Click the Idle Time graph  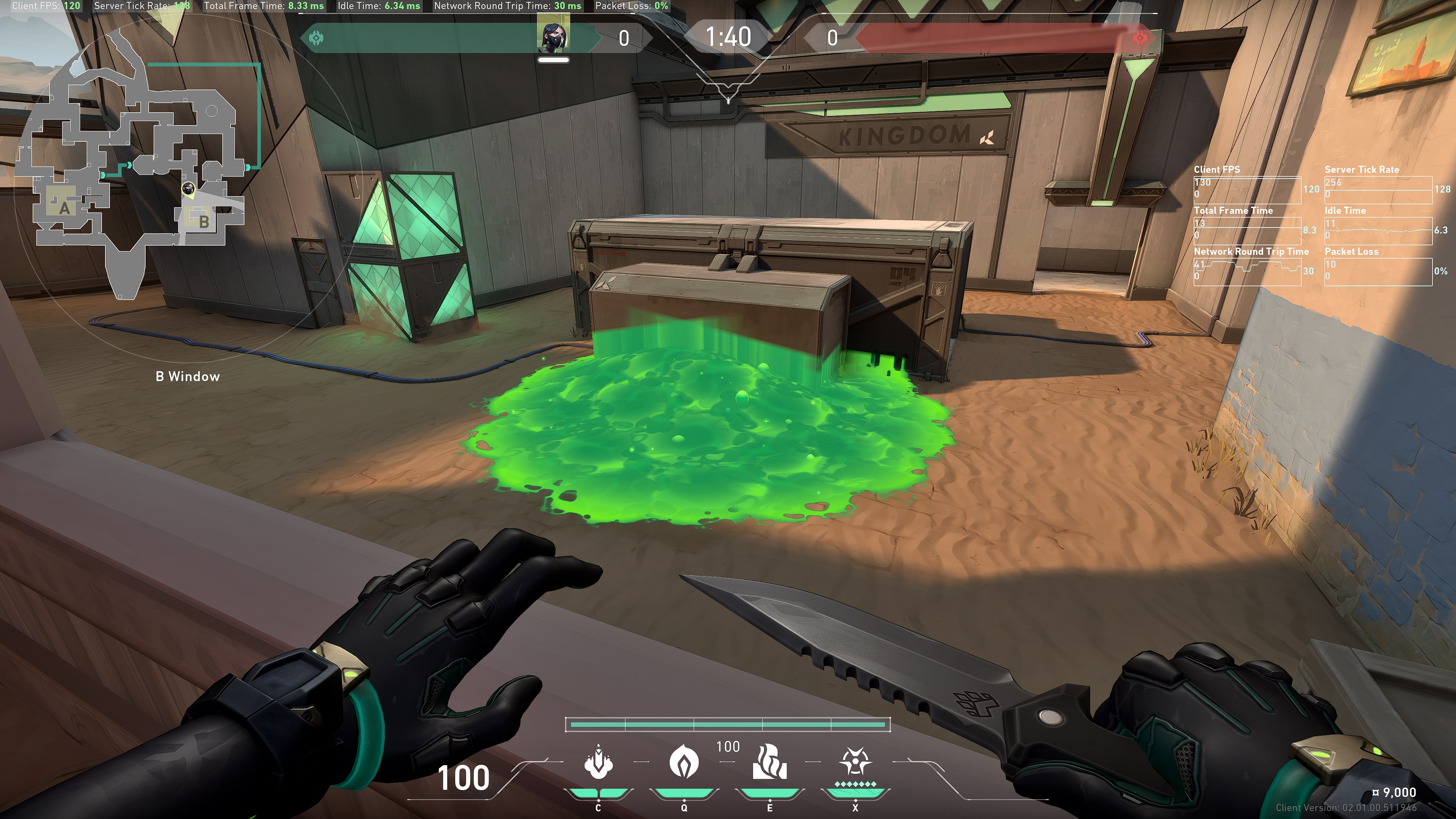click(x=1378, y=231)
